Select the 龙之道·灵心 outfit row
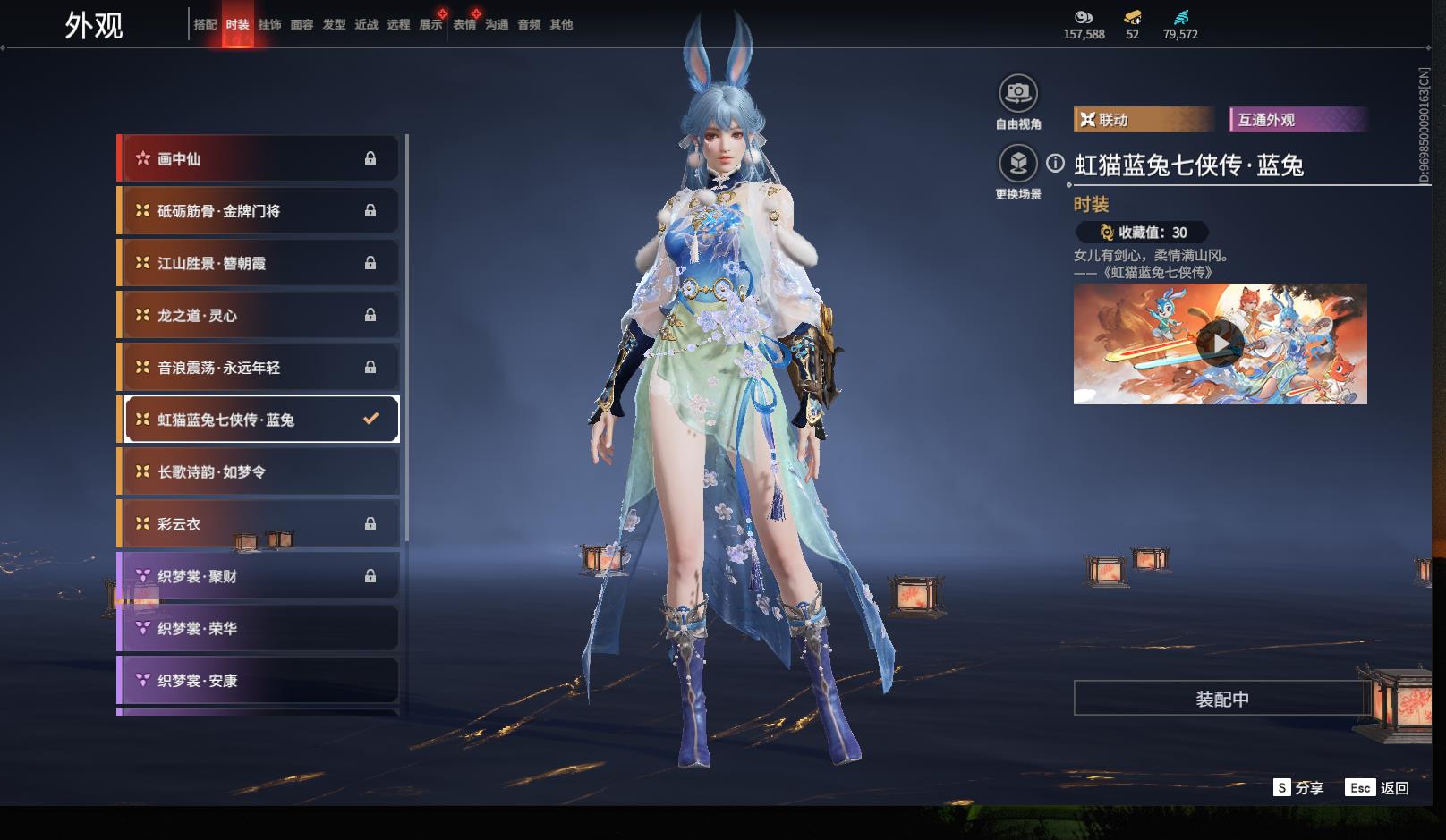The height and width of the screenshot is (840, 1446). [258, 316]
